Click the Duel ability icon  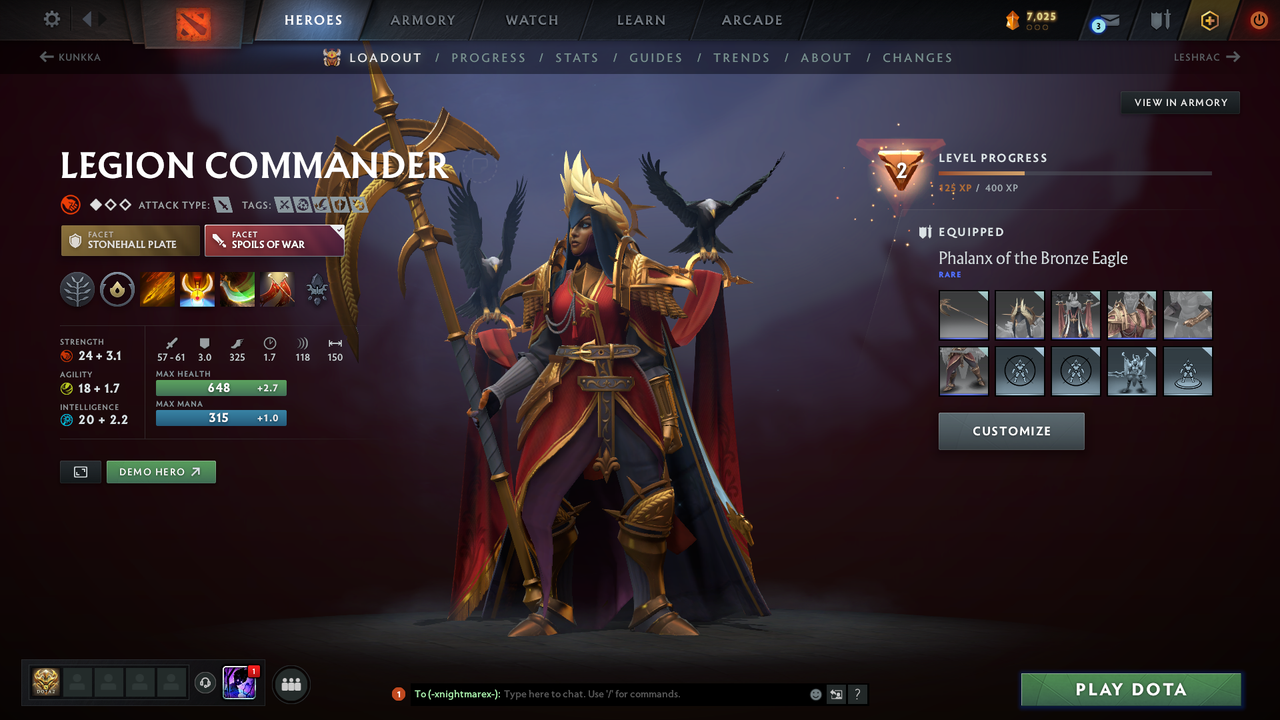[x=277, y=289]
